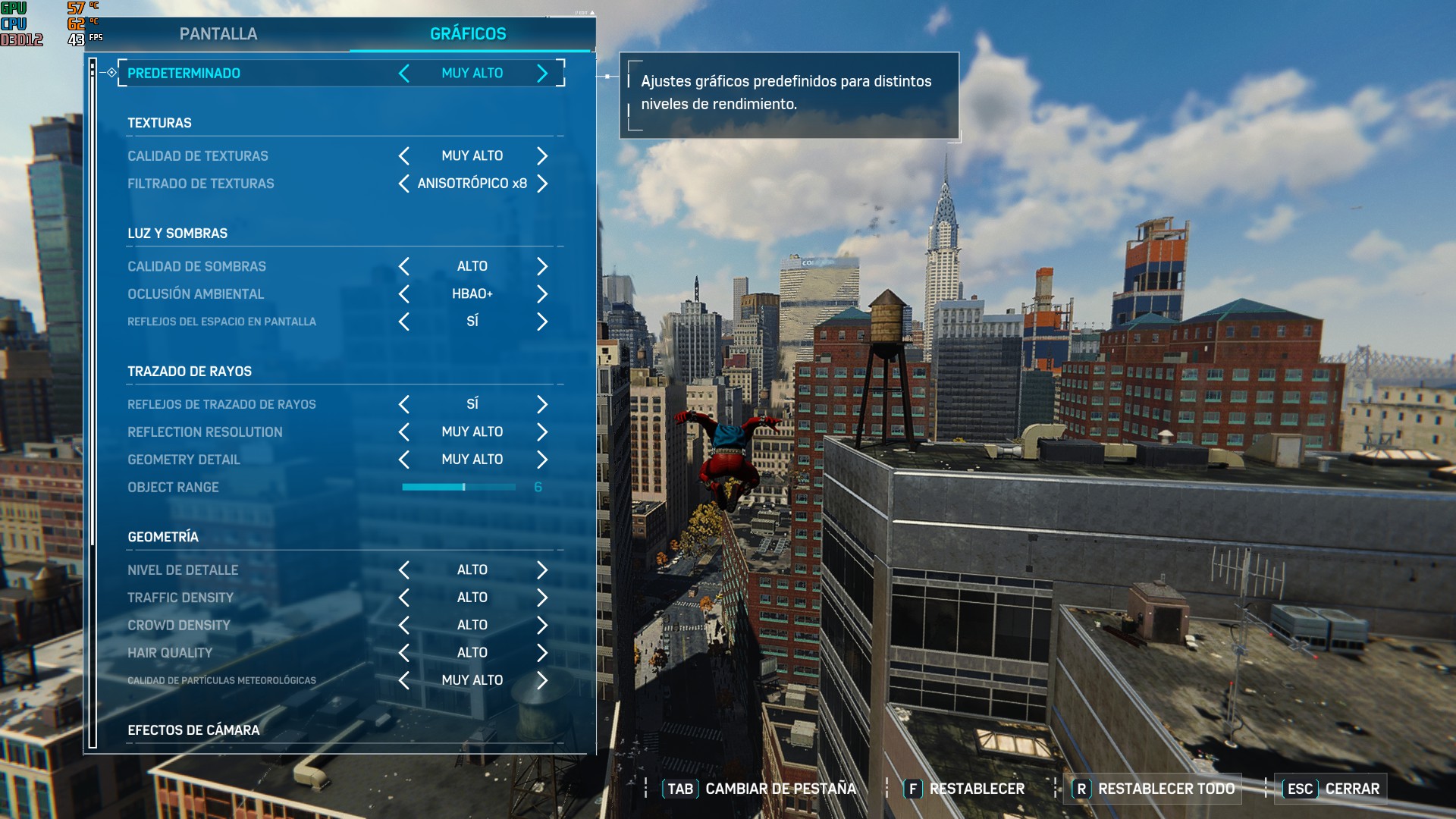The height and width of the screenshot is (819, 1456).
Task: Raise FILTRADO DE TEXTURAS with right arrow
Action: click(x=541, y=183)
